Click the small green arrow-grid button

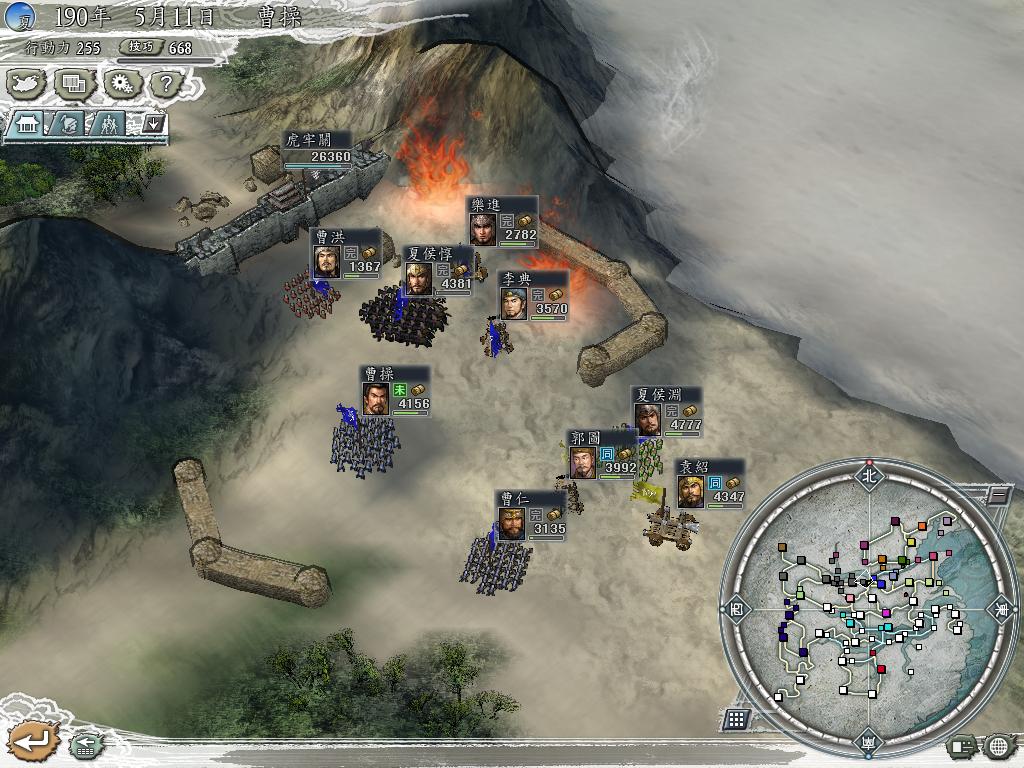[85, 744]
